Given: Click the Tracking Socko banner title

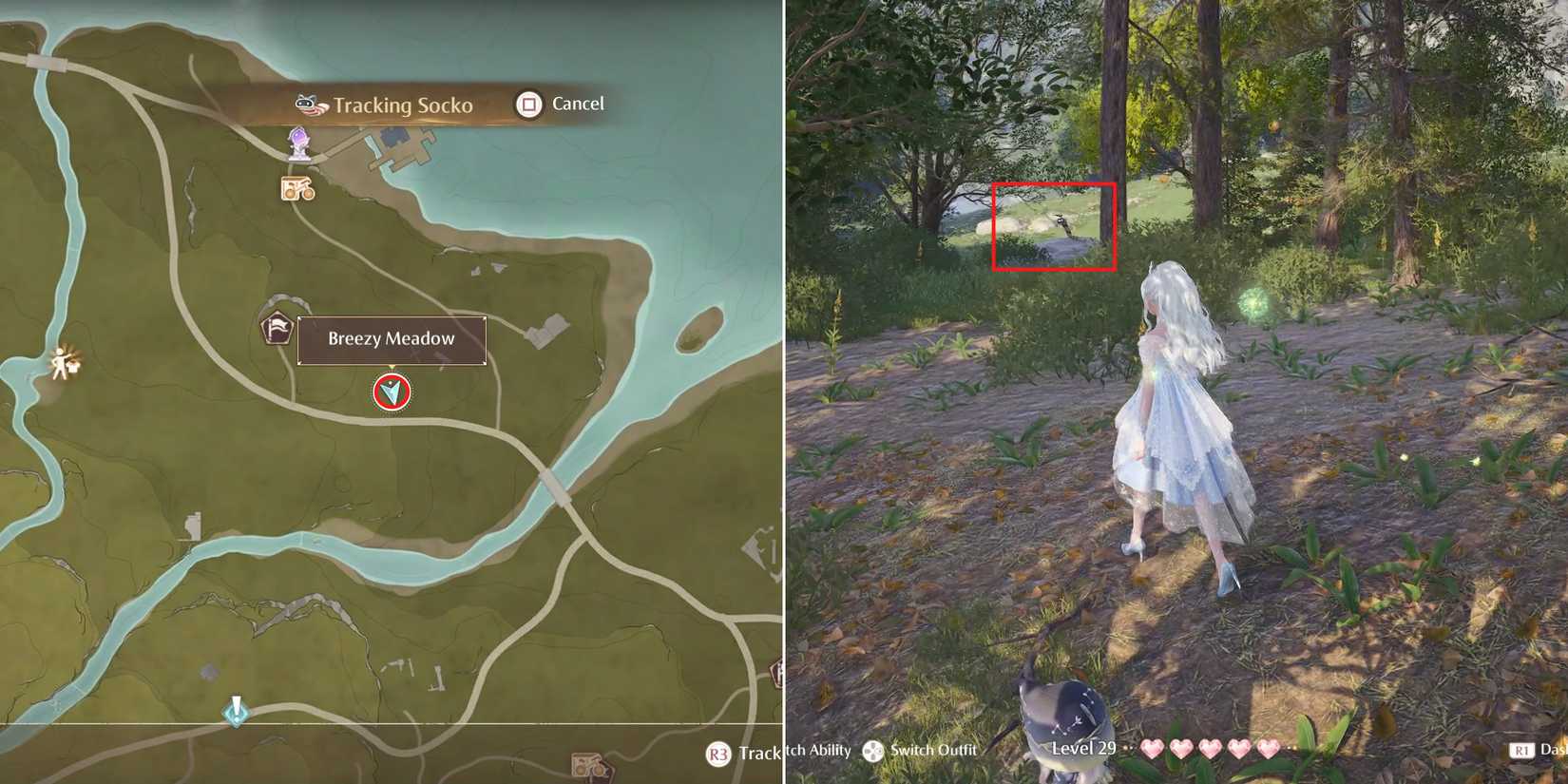Looking at the screenshot, I should (403, 105).
